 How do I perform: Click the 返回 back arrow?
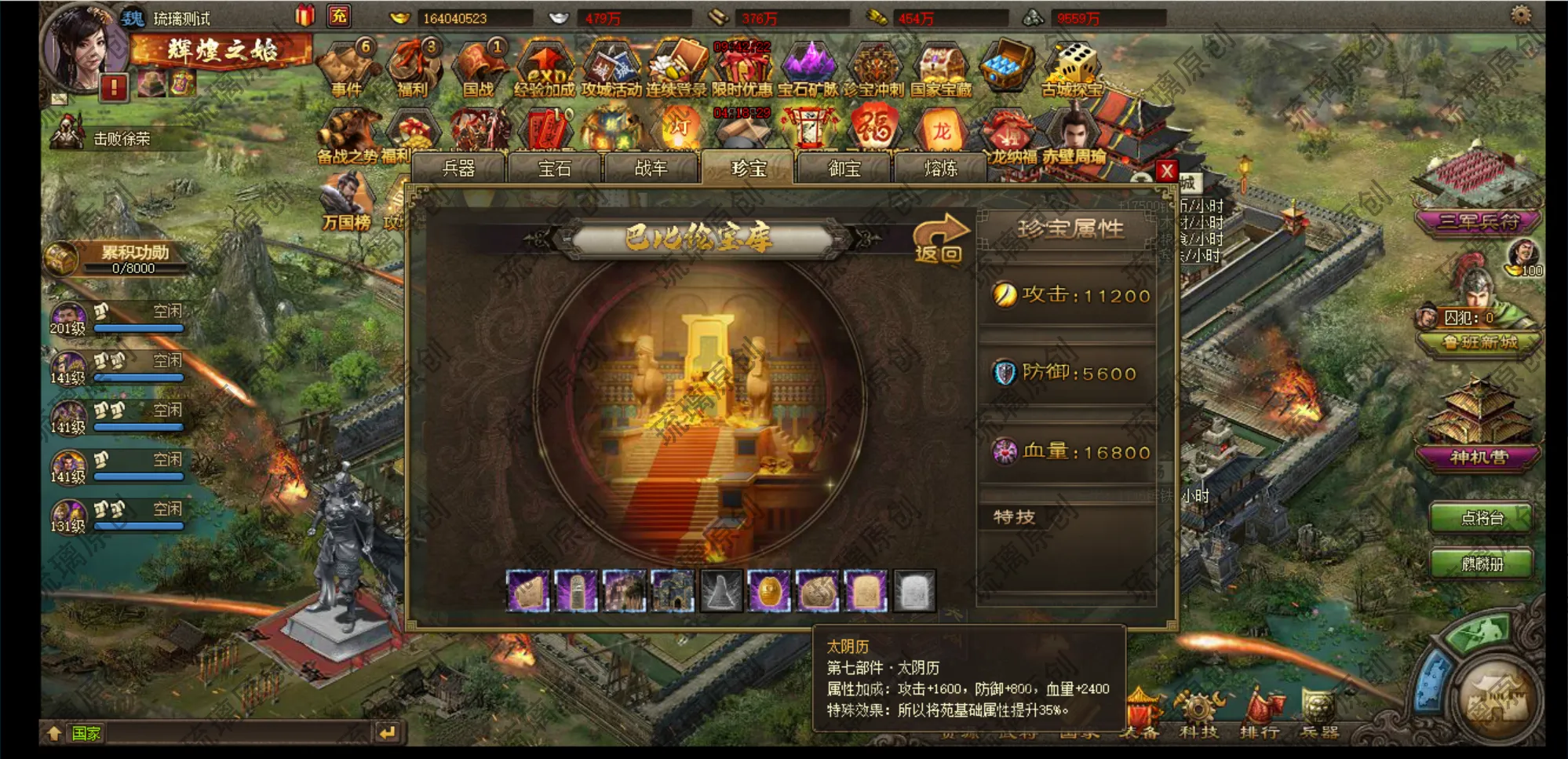(939, 239)
